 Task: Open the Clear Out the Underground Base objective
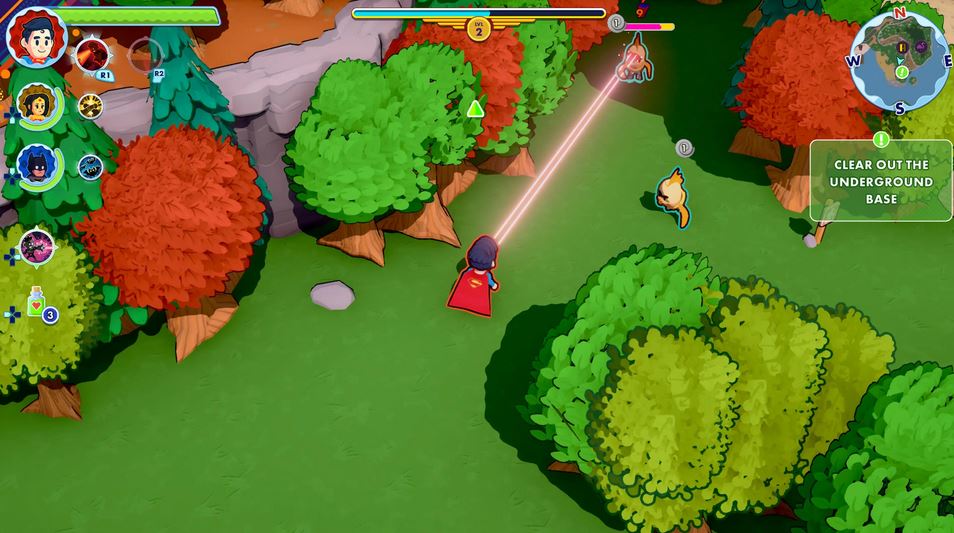point(880,181)
